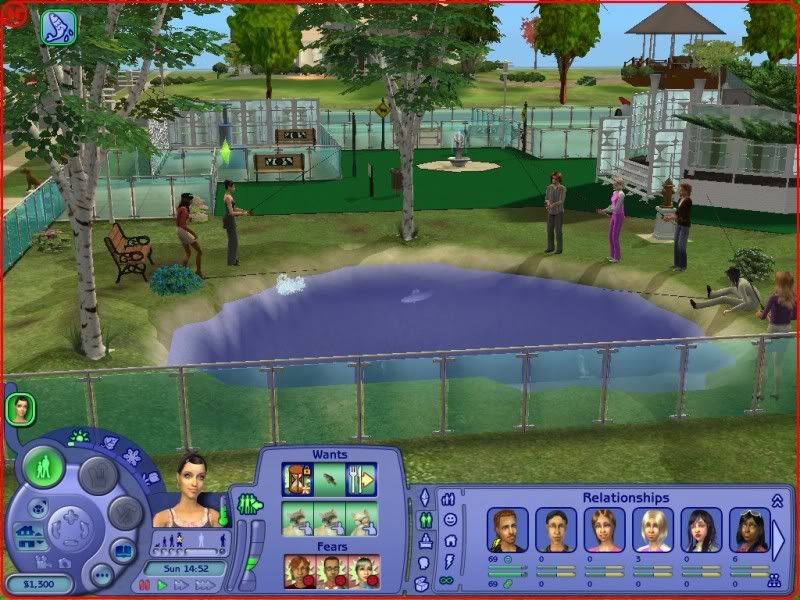Activate Live Mode button

[45, 467]
